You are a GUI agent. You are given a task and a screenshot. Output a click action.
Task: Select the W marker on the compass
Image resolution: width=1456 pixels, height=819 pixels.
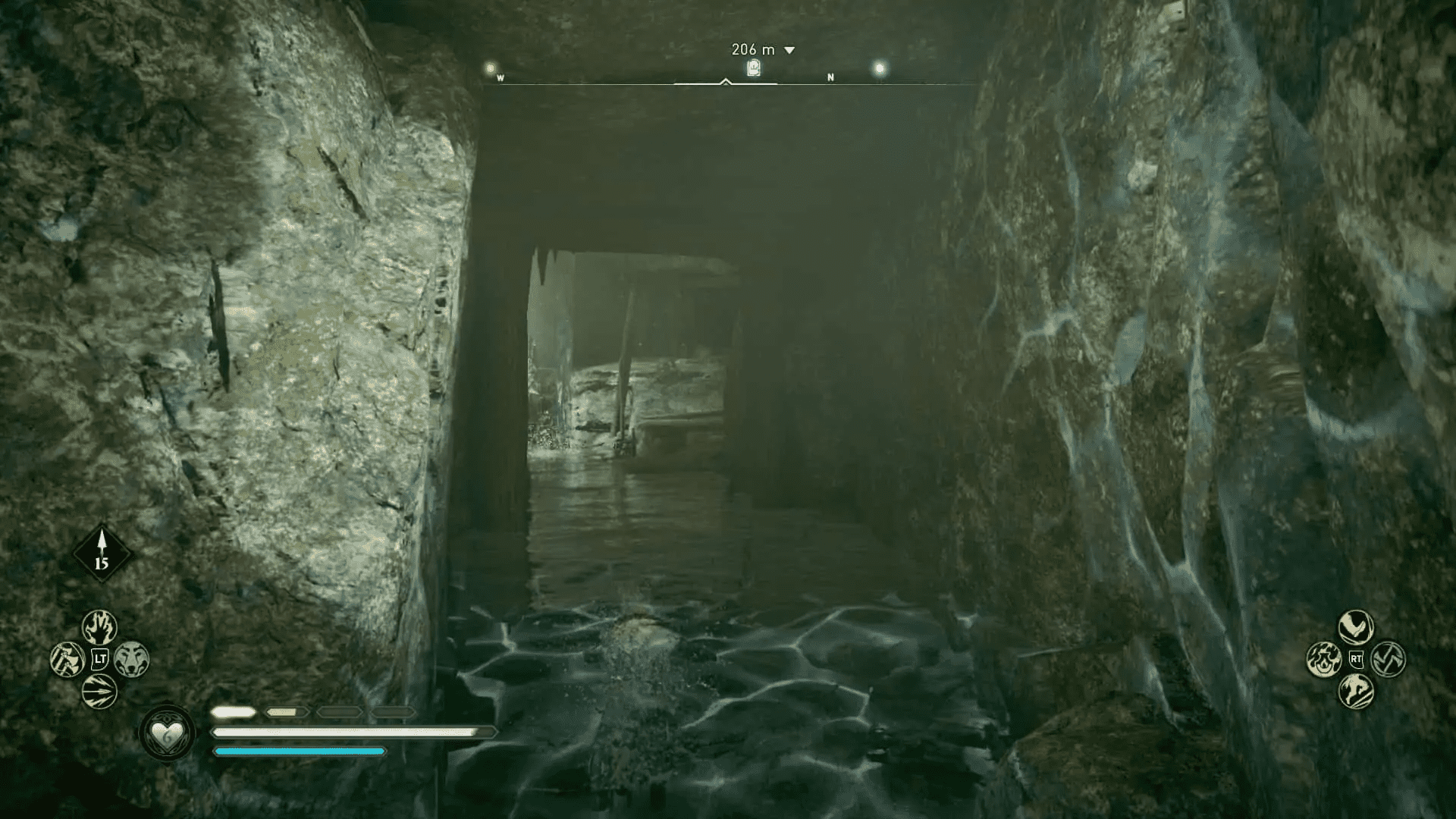pyautogui.click(x=500, y=77)
